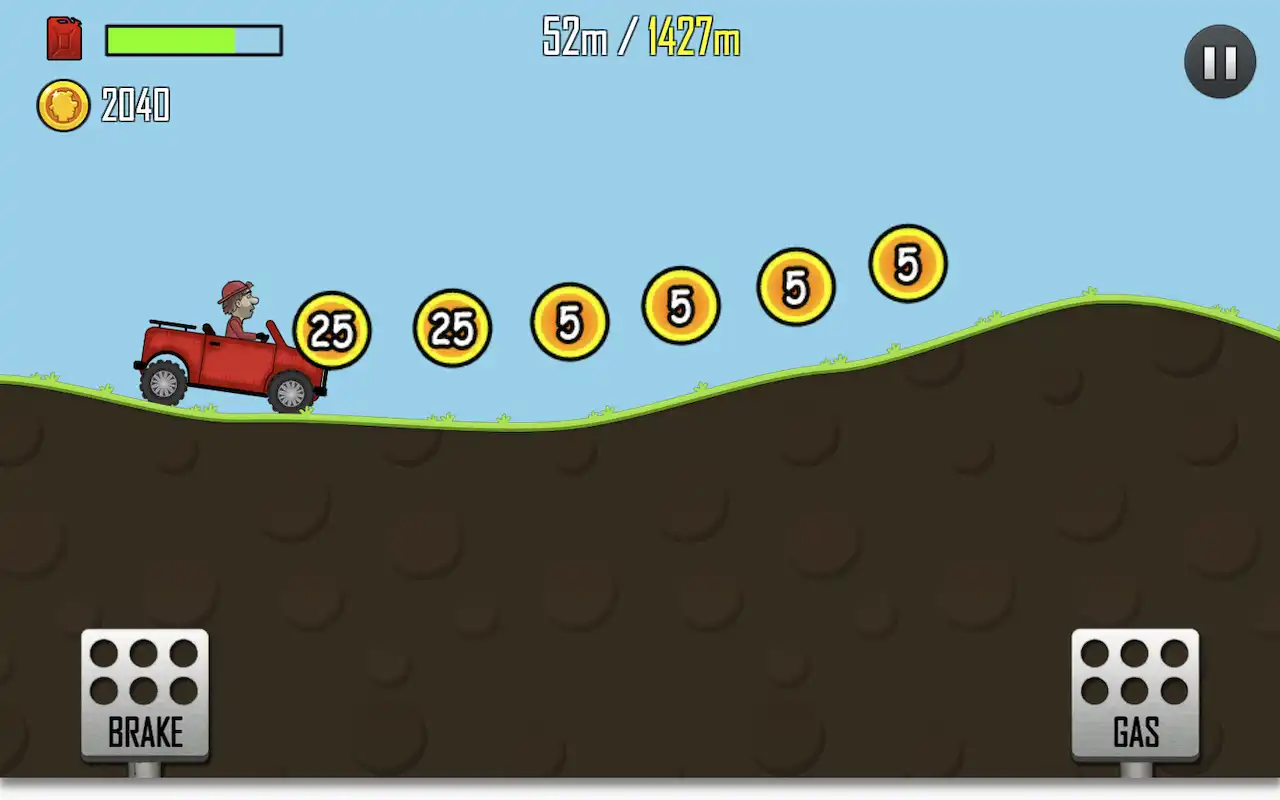1280x800 pixels.
Task: Click the fourth 5-value coin ascending the hill
Action: coord(907,265)
